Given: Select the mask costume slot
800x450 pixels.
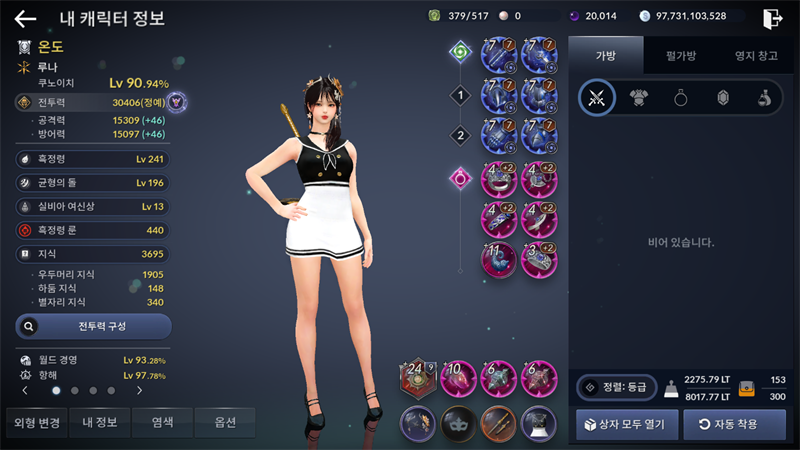Looking at the screenshot, I should pos(459,423).
